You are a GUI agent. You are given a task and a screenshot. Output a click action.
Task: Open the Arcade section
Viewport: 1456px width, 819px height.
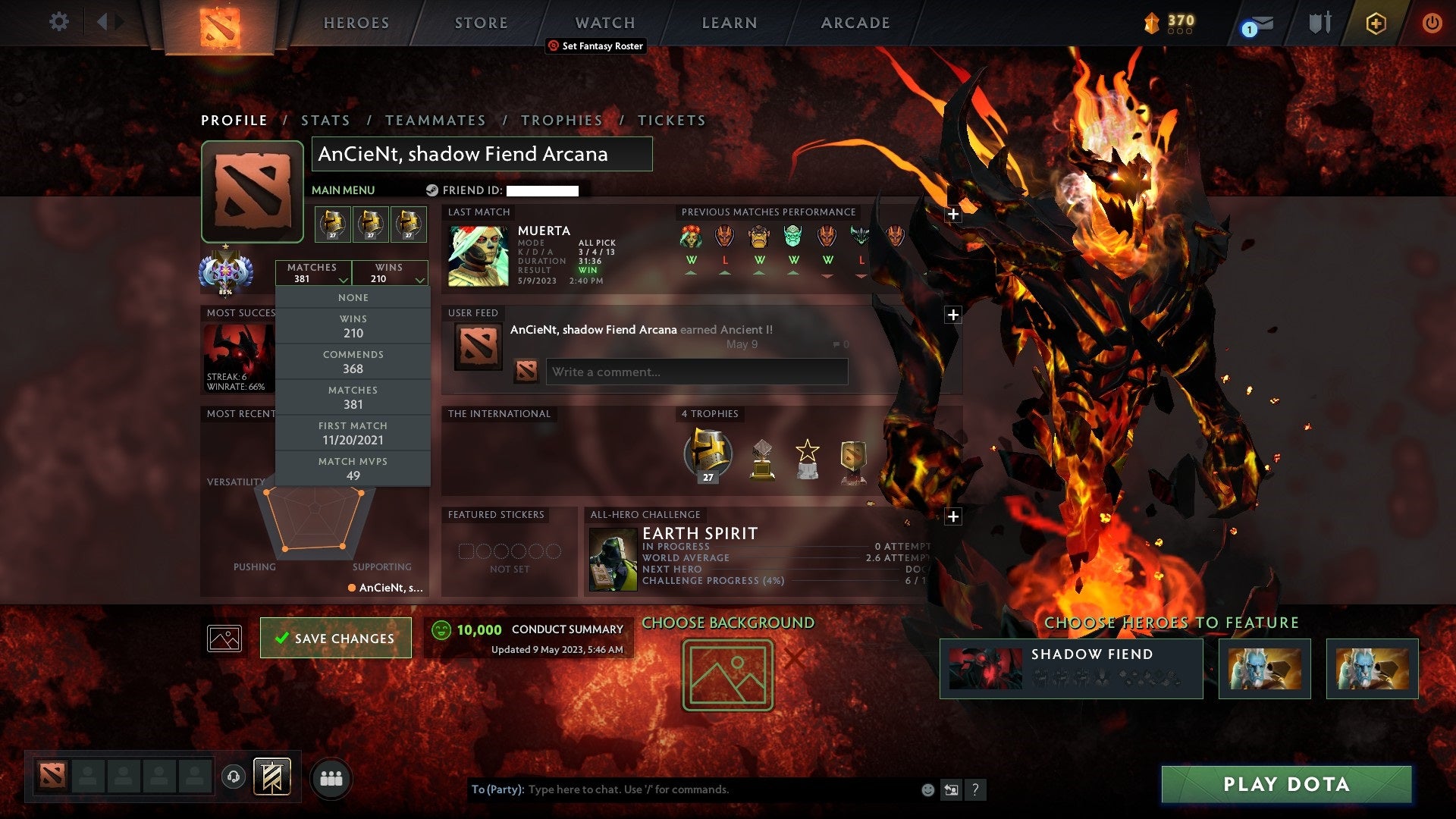click(855, 23)
